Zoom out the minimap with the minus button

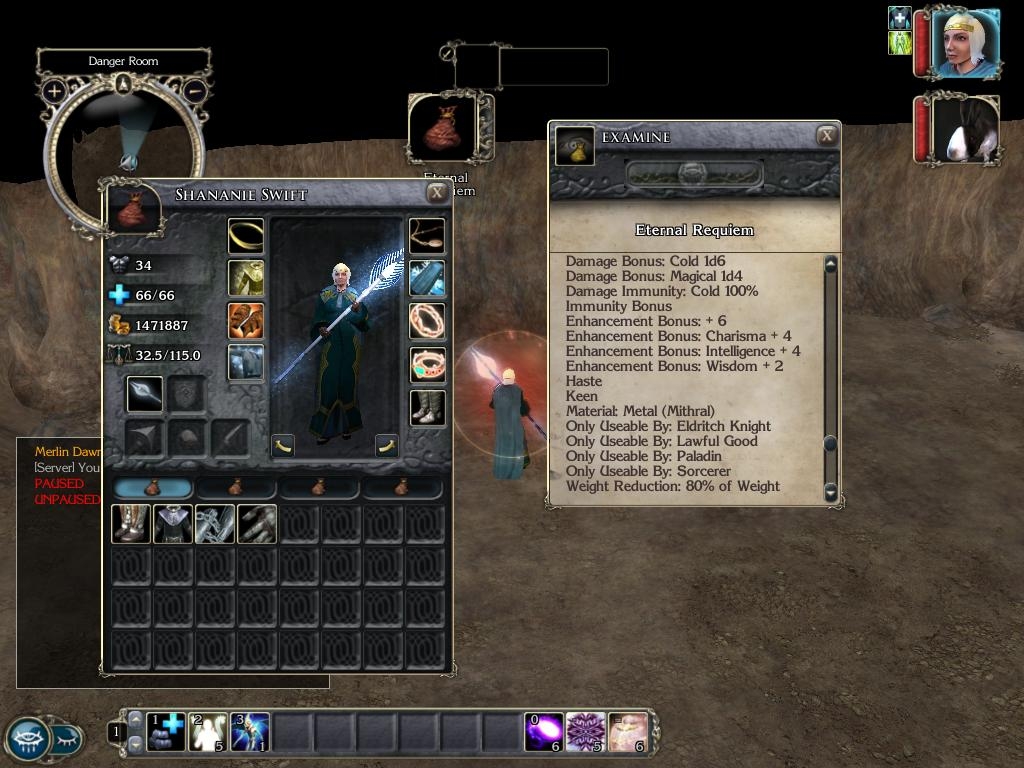click(195, 91)
